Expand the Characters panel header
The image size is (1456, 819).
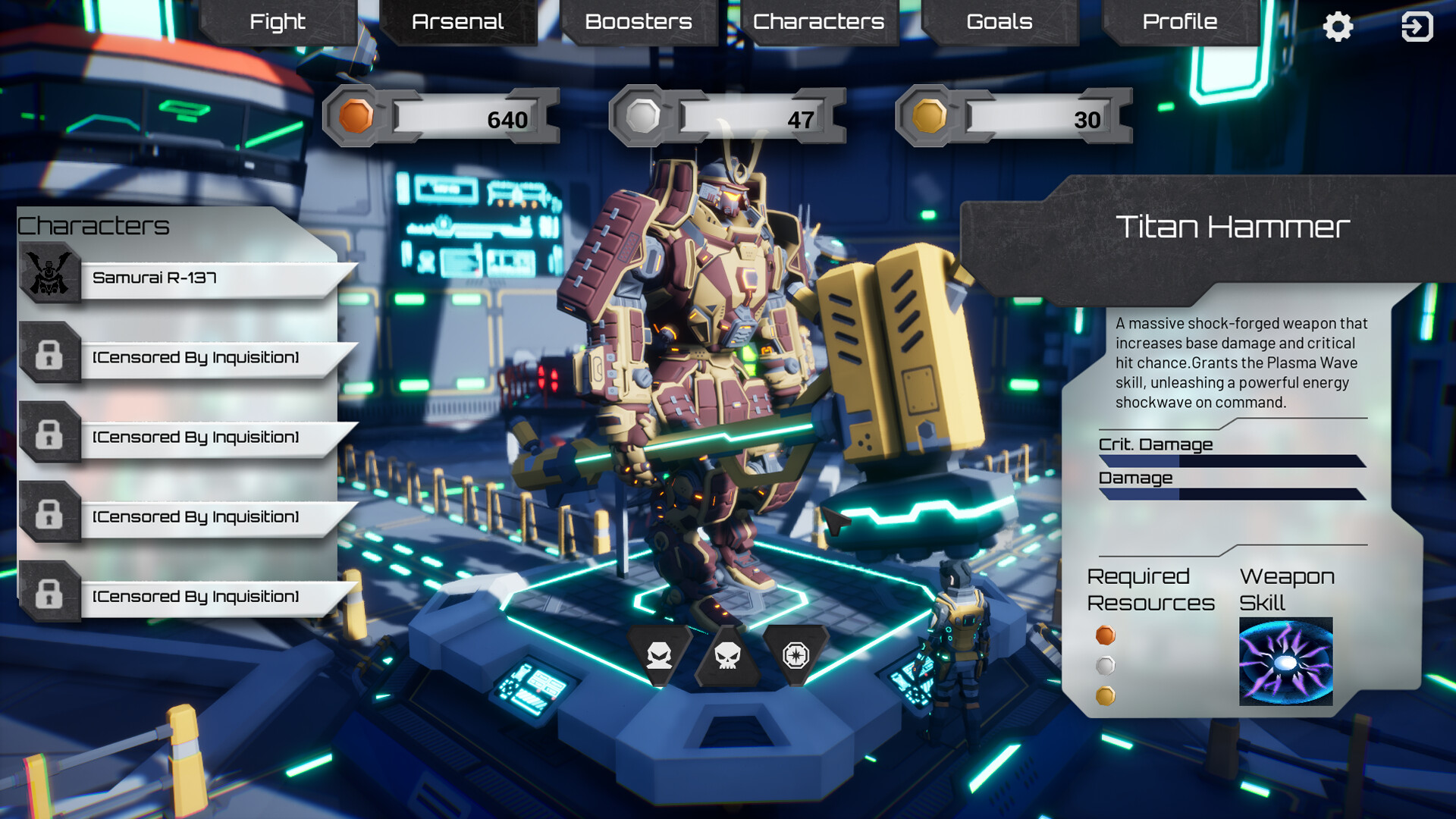(95, 224)
